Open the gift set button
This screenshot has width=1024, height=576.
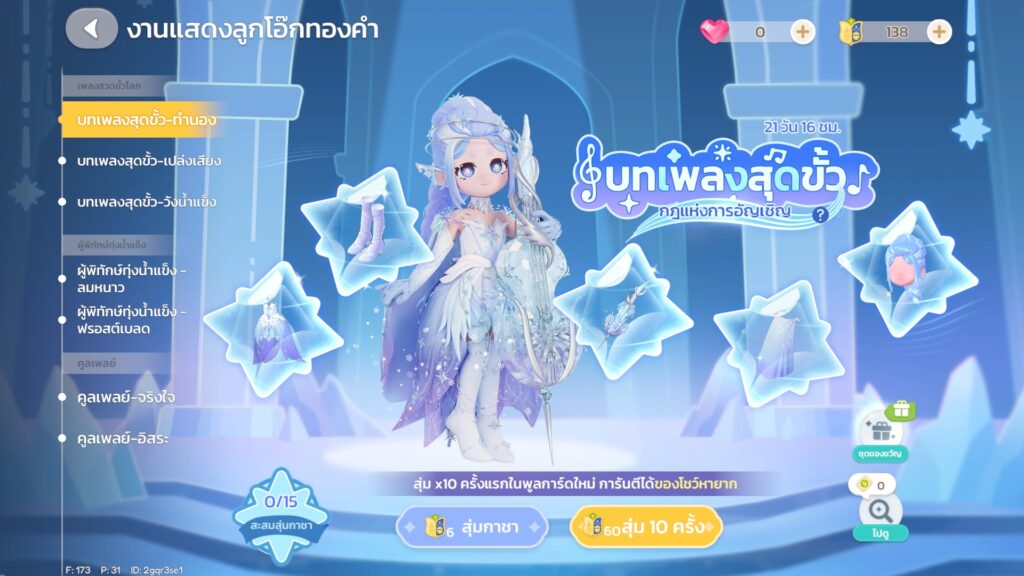click(880, 428)
